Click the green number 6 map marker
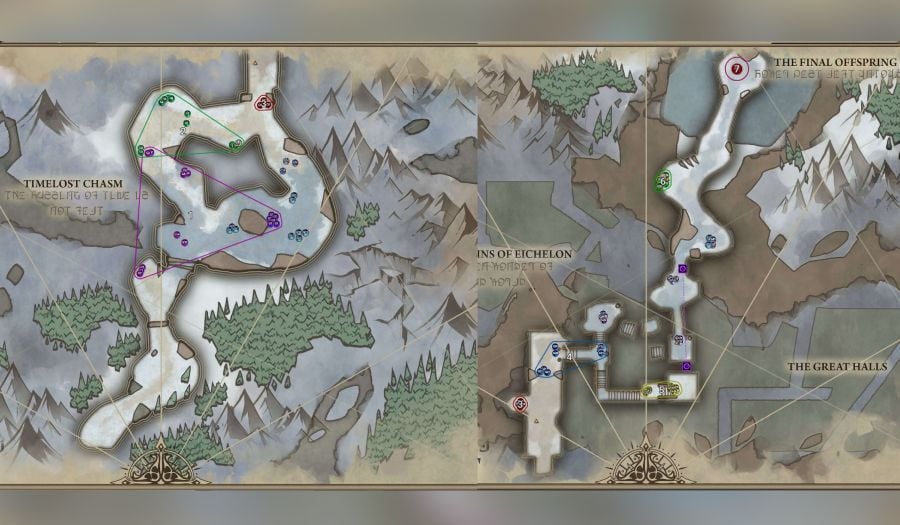The image size is (900, 525). [x=662, y=181]
